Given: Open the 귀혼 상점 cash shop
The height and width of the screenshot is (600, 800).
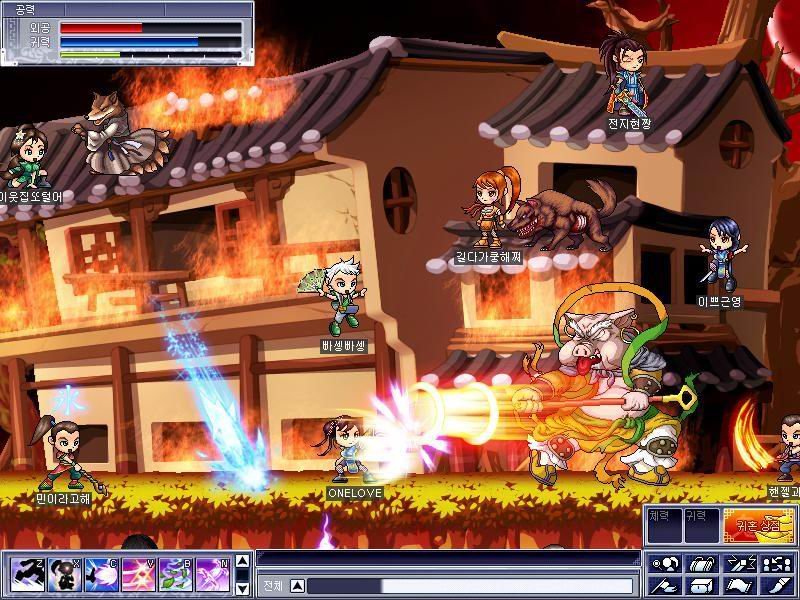Looking at the screenshot, I should point(758,526).
